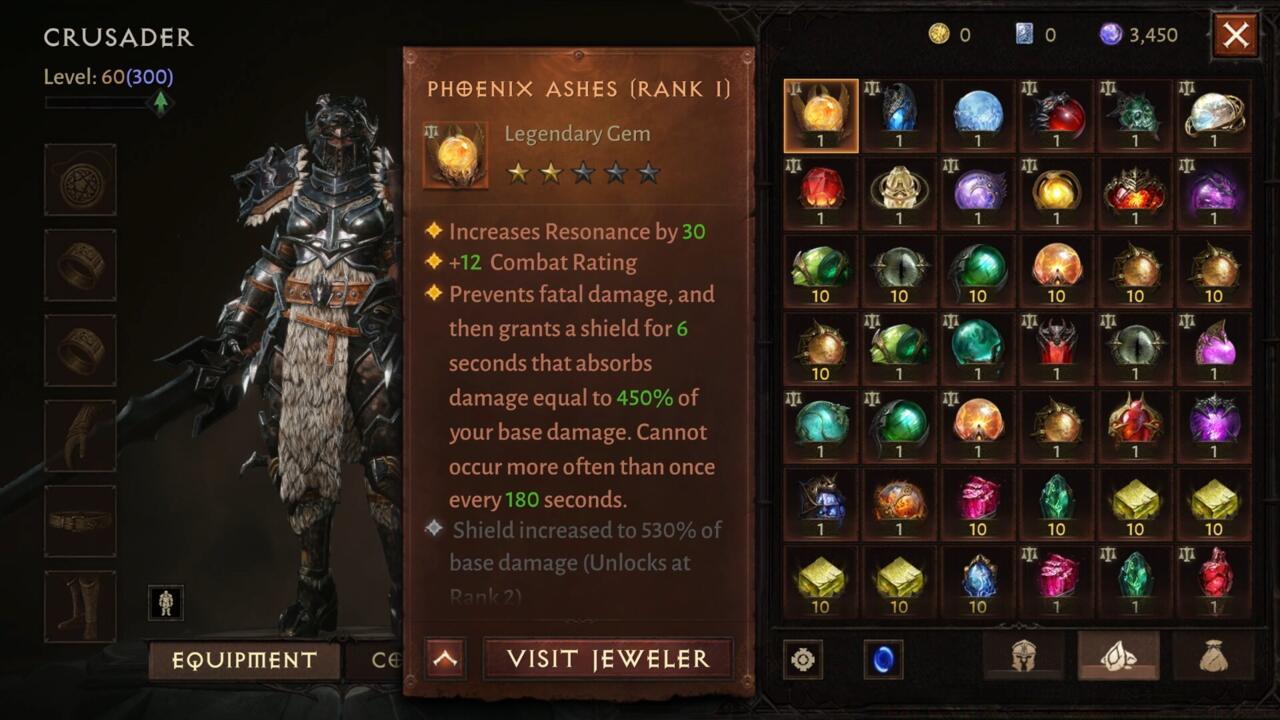Select the amulet equipment slot
This screenshot has height=720, width=1280.
pyautogui.click(x=80, y=180)
